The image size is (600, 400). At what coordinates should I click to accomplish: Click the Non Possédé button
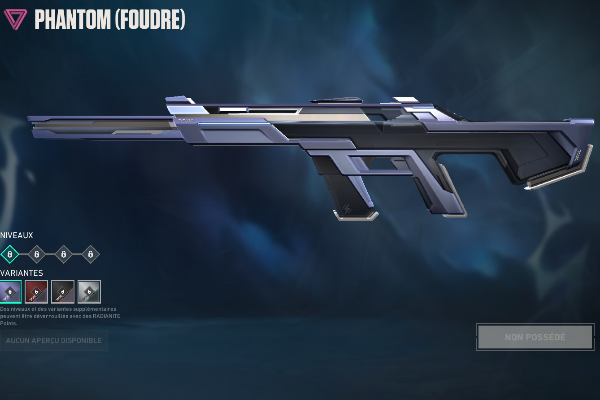tap(535, 337)
